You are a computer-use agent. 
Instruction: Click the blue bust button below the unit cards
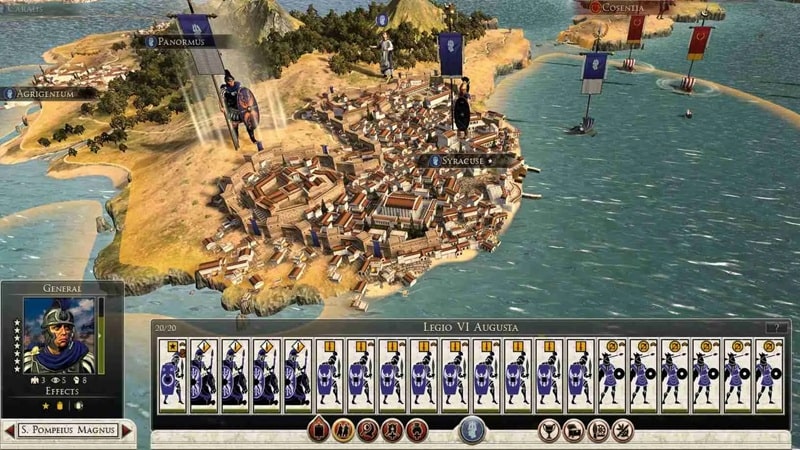click(471, 430)
